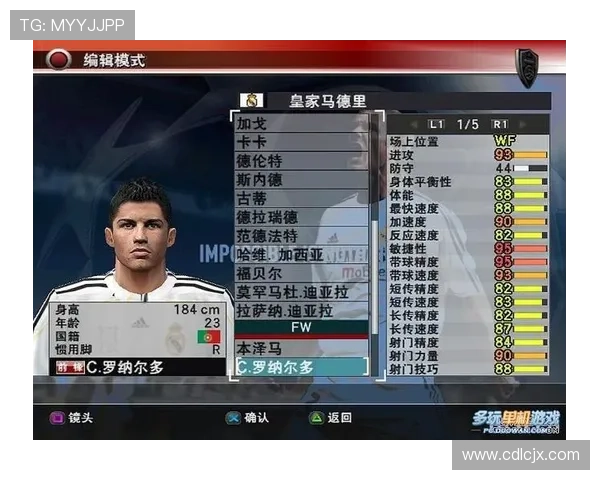Choose 卡卡 from the player list
This screenshot has width=600, height=480.
302,142
